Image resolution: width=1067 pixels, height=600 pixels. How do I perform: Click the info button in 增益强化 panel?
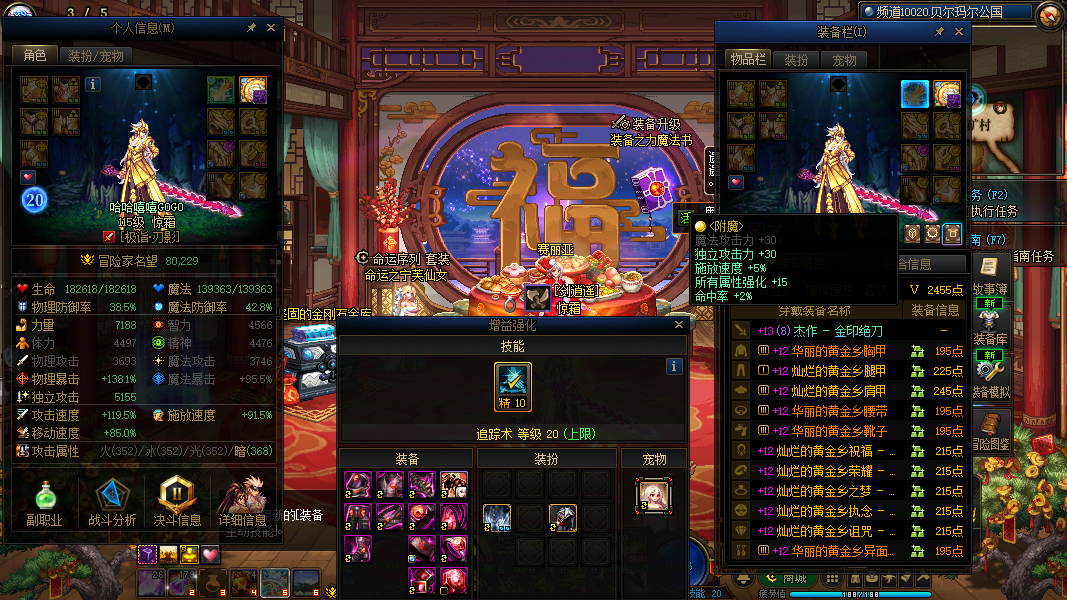[x=674, y=367]
